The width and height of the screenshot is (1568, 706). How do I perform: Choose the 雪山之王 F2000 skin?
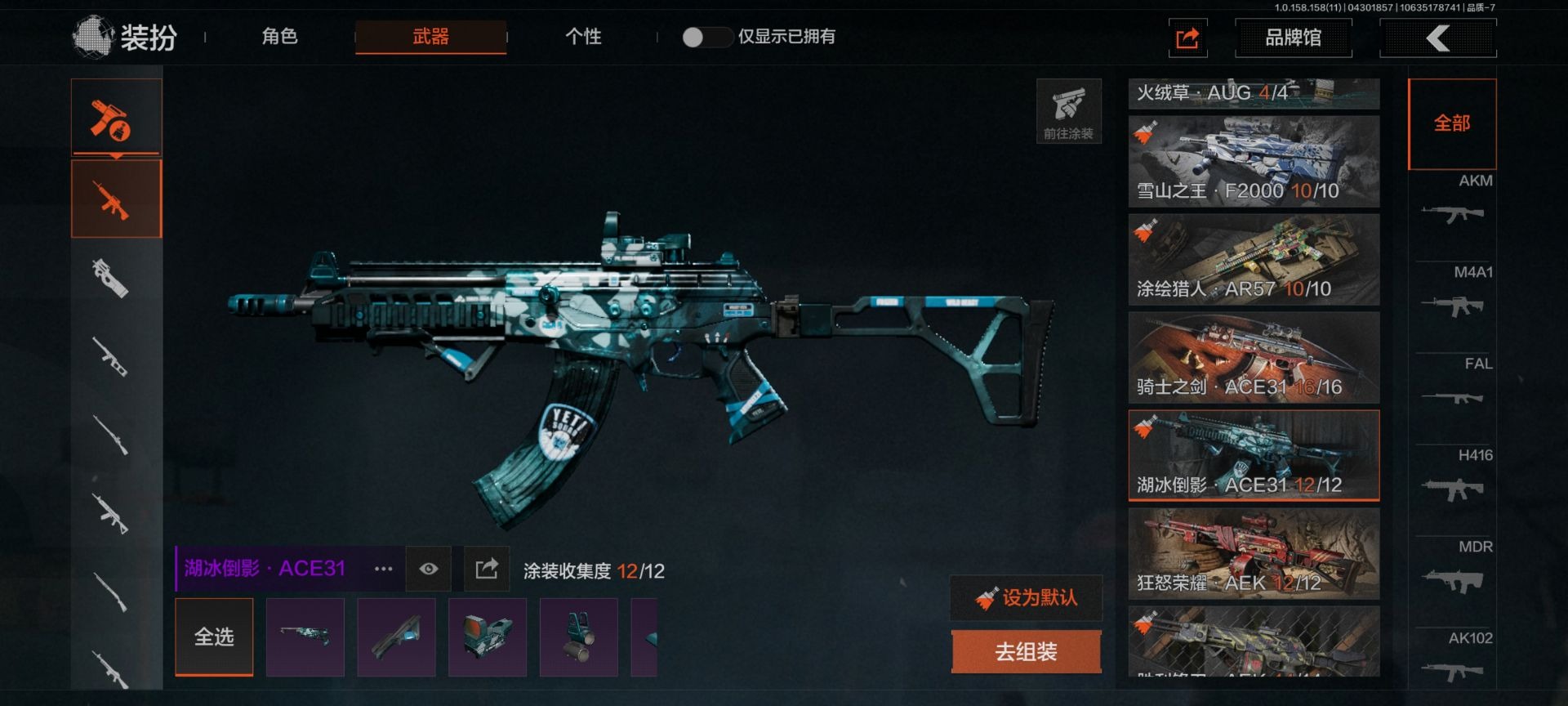point(1254,161)
